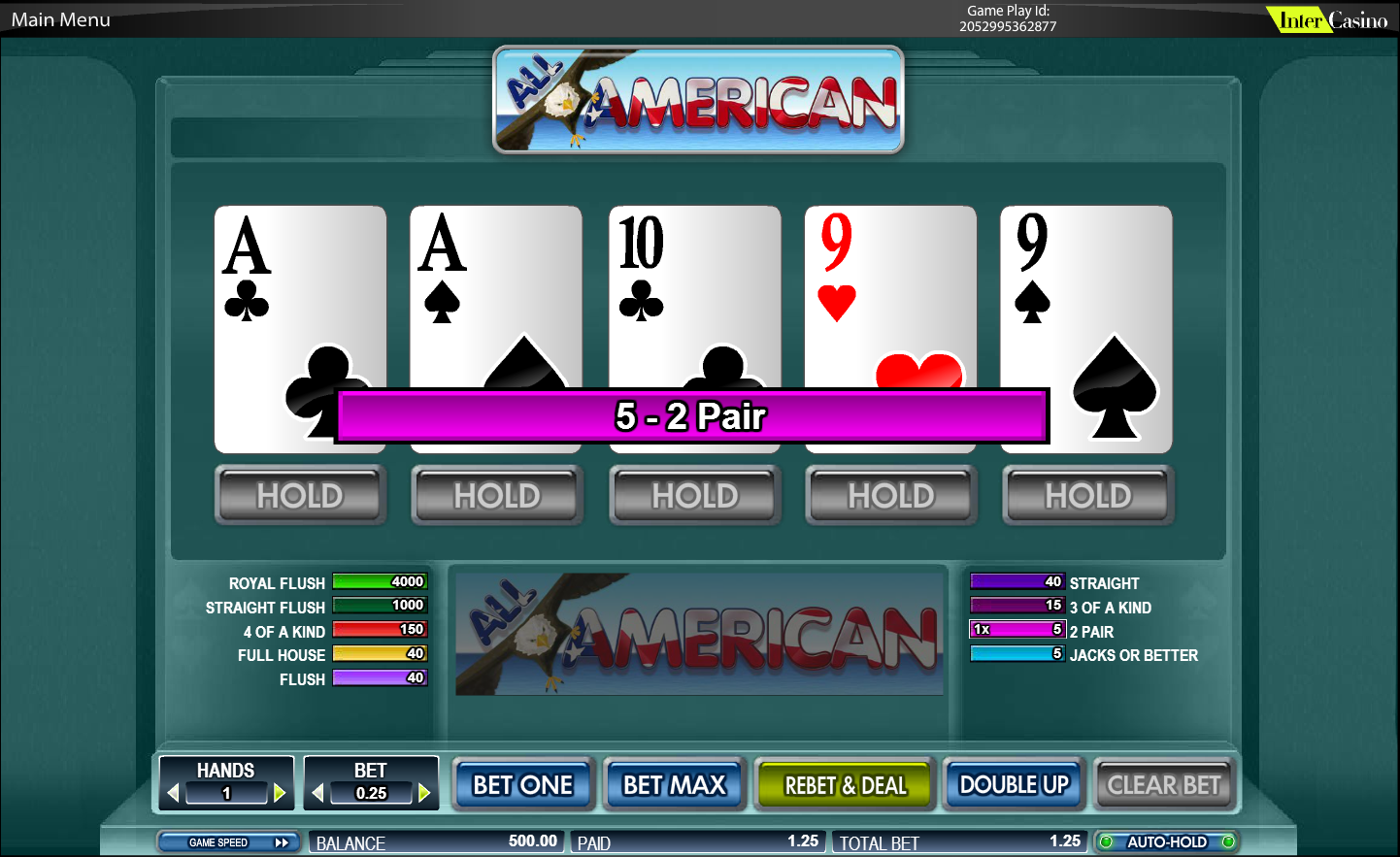
Task: Choose the ten of clubs card
Action: (x=694, y=291)
